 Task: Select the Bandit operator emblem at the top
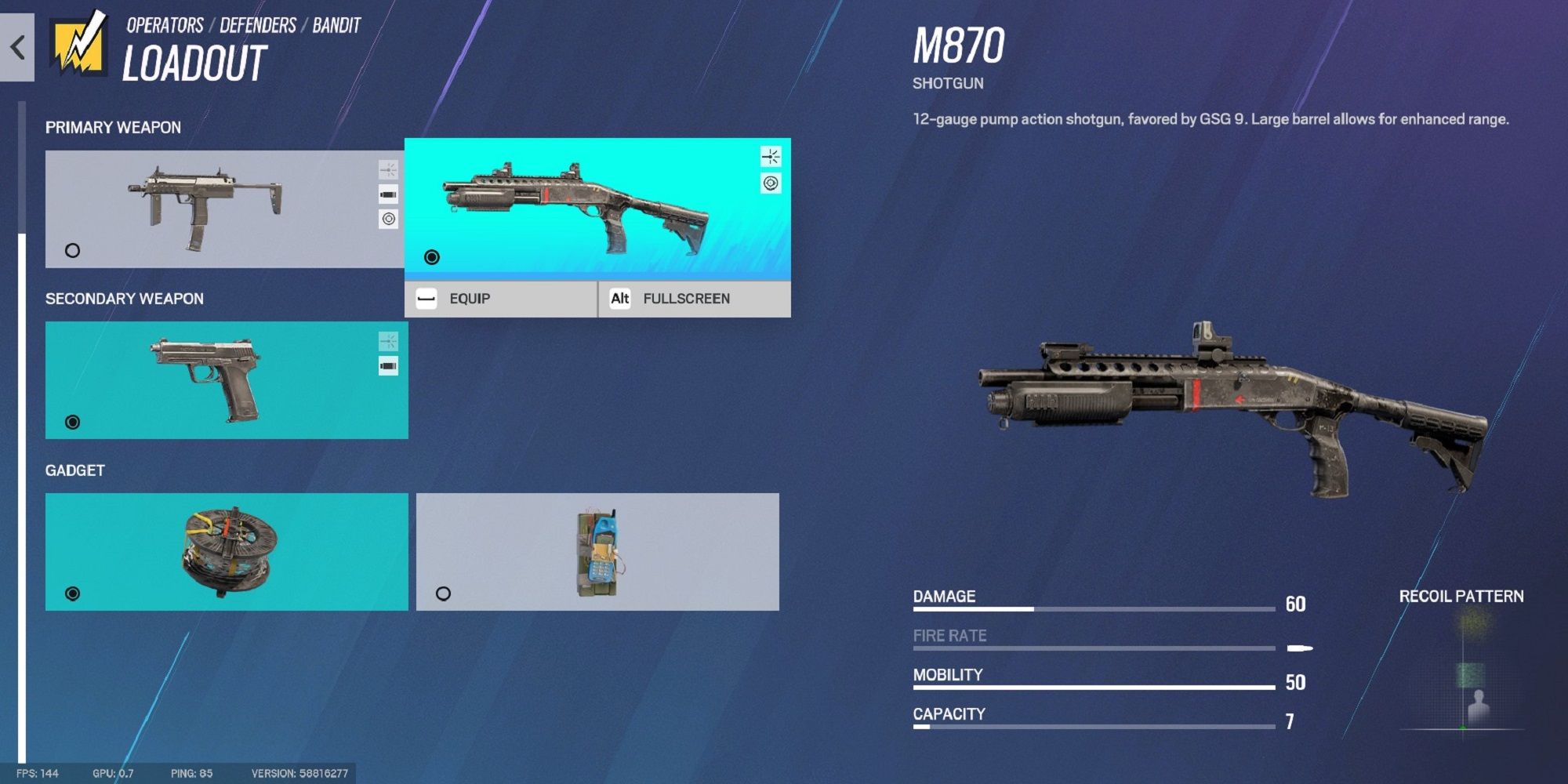(x=78, y=43)
